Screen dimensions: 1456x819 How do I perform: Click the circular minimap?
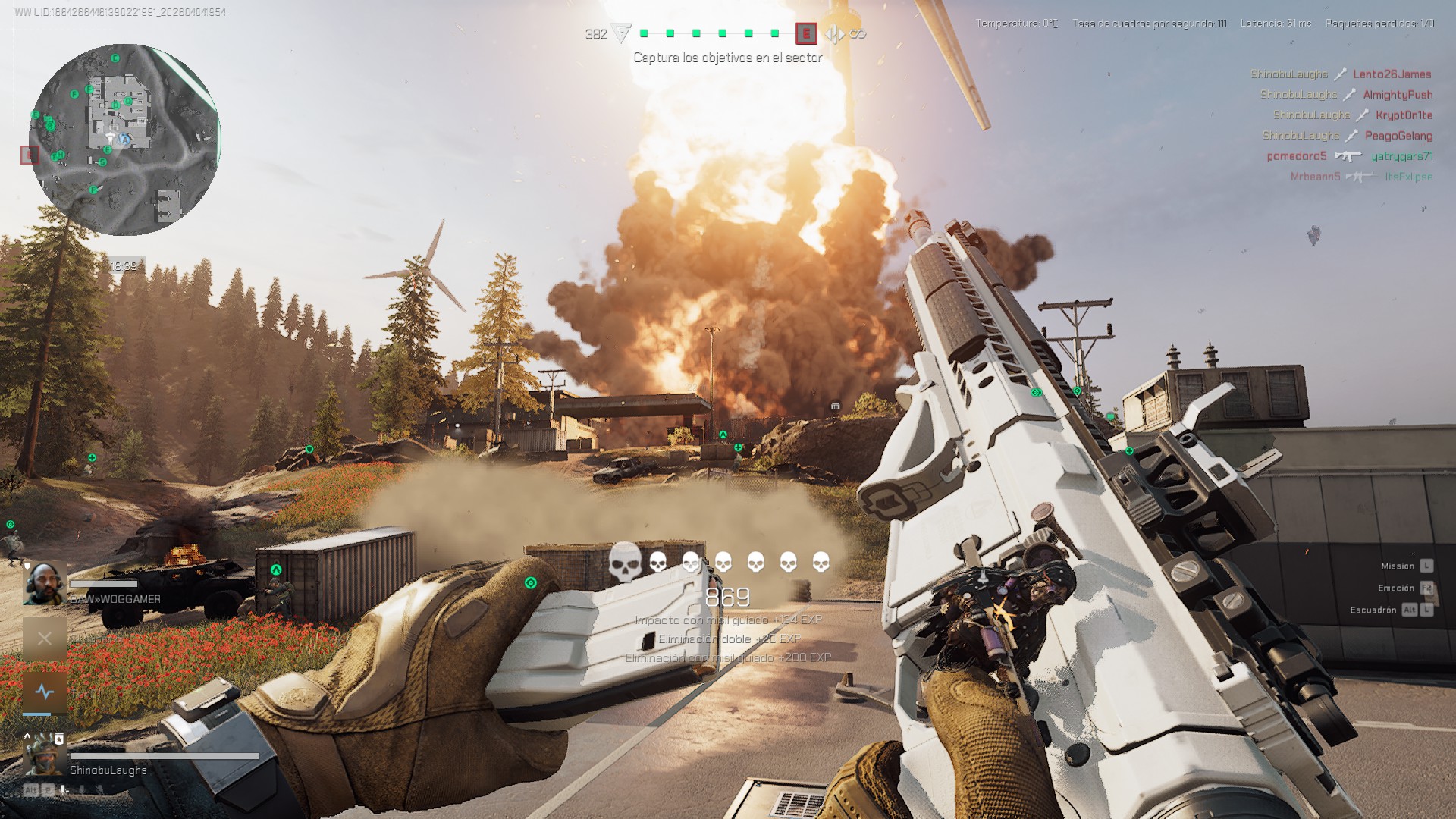click(124, 140)
